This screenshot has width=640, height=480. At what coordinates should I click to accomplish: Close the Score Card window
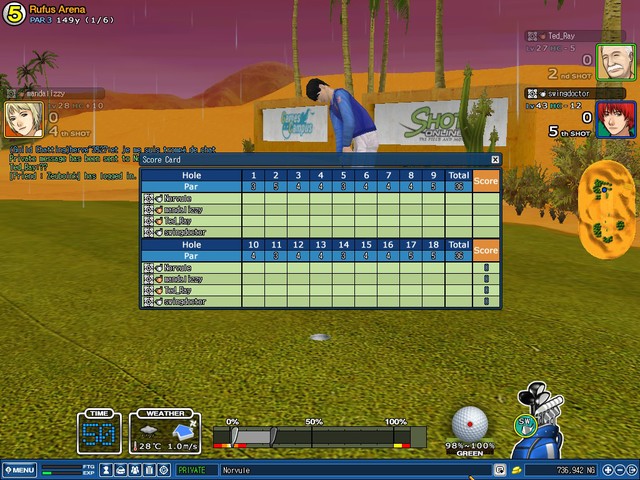click(x=495, y=159)
